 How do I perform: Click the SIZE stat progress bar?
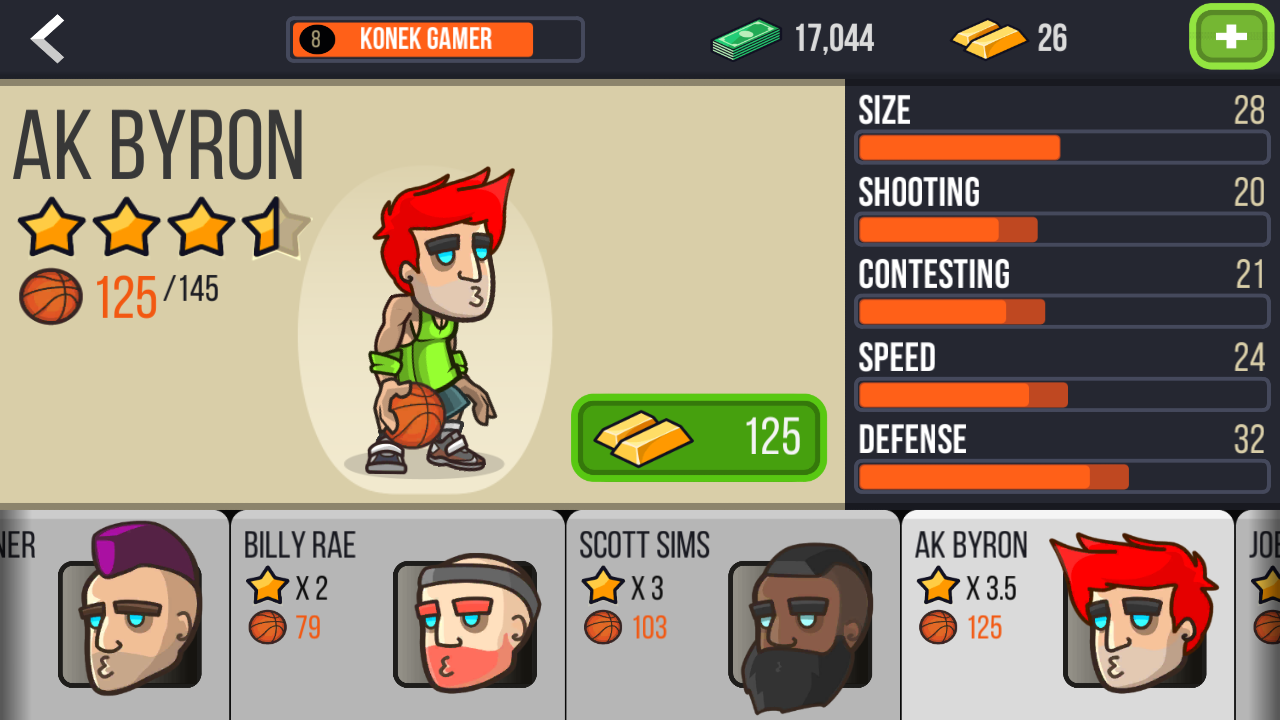click(x=1062, y=147)
